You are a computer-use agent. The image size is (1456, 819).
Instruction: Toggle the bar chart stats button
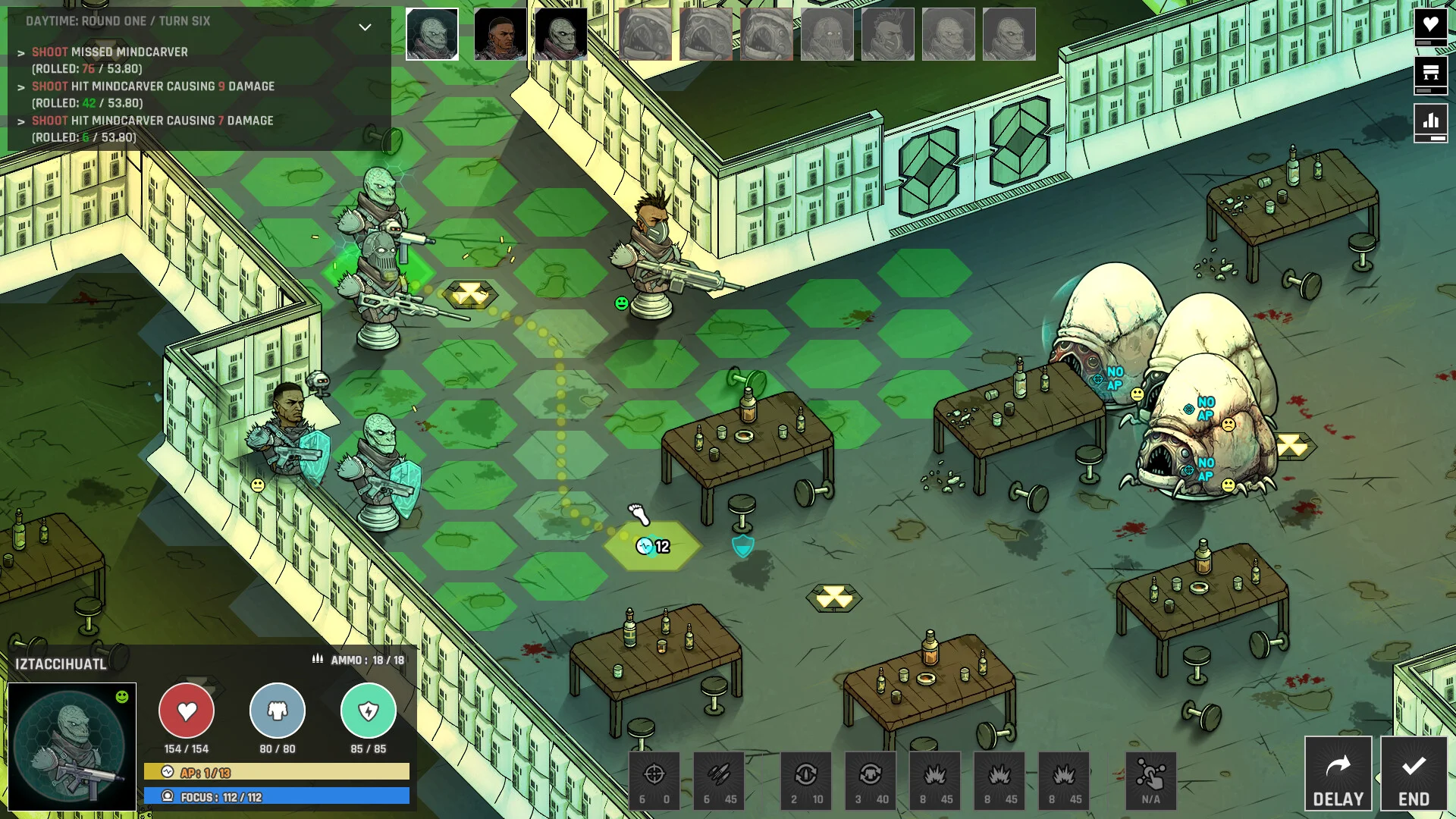[x=1430, y=121]
